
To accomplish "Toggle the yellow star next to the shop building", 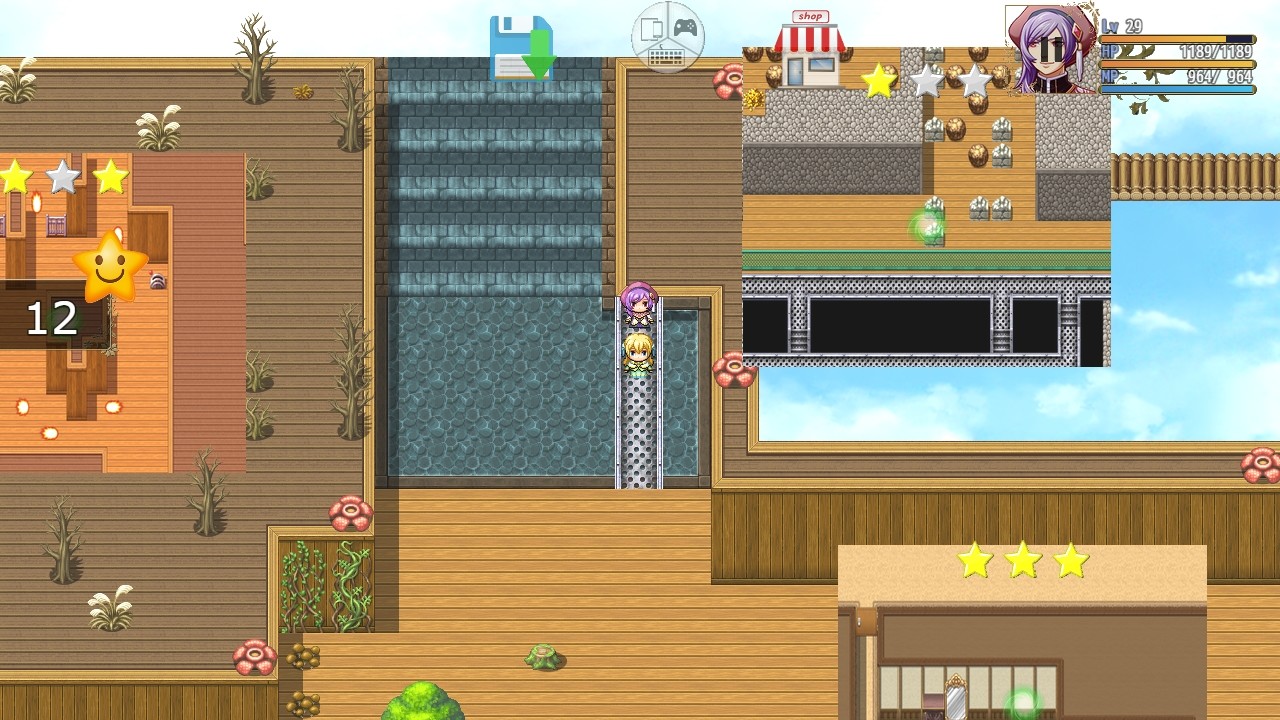I will (x=879, y=81).
